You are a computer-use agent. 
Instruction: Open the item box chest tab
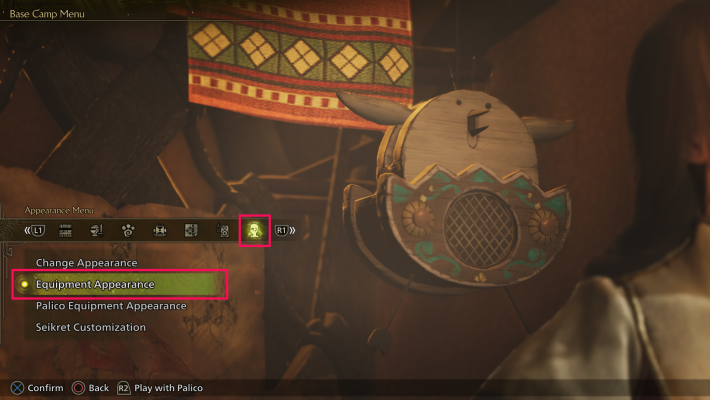click(159, 231)
